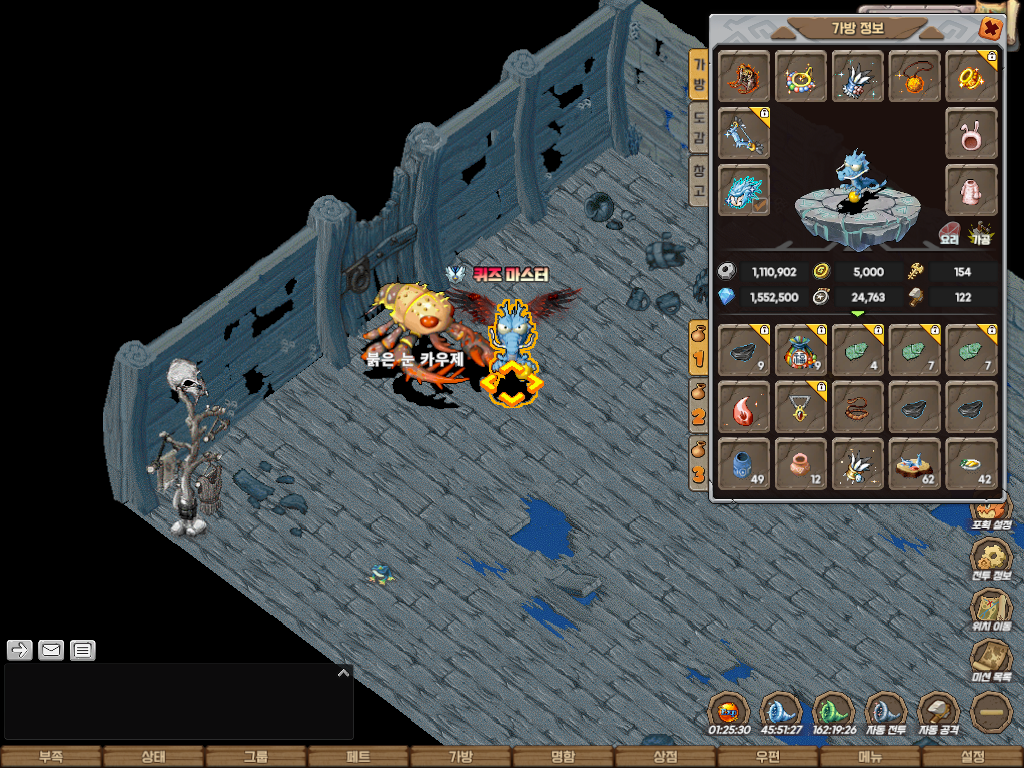Click the envelope icon above the chat

coord(51,651)
